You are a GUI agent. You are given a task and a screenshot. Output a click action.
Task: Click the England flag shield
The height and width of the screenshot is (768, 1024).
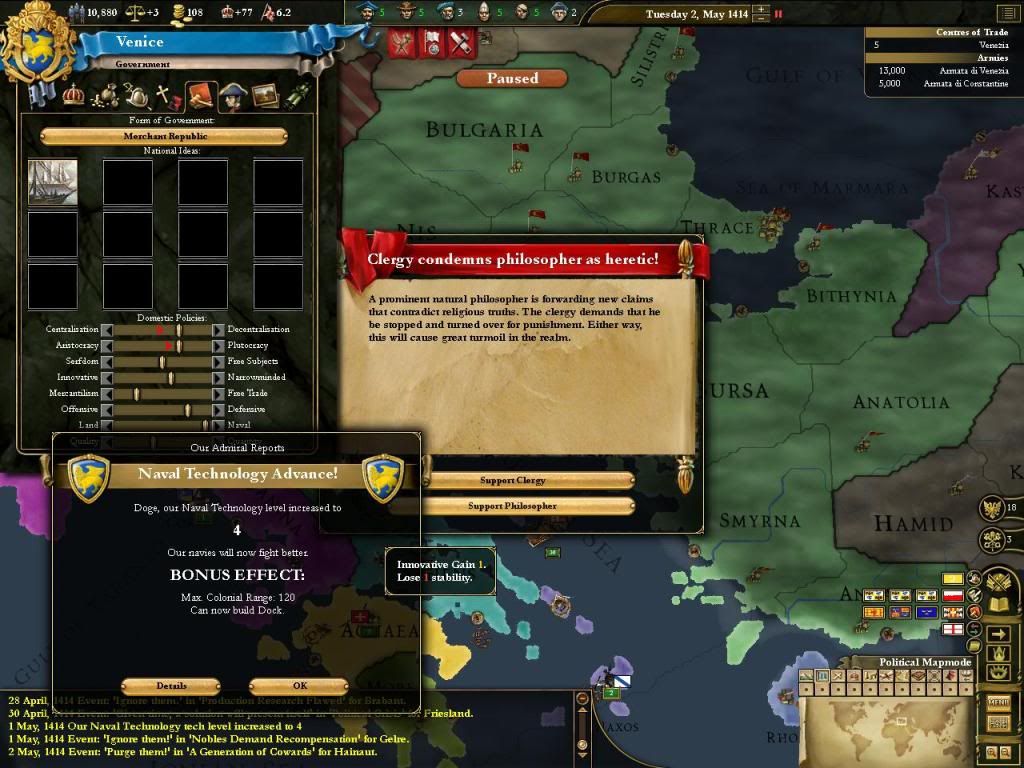(953, 629)
